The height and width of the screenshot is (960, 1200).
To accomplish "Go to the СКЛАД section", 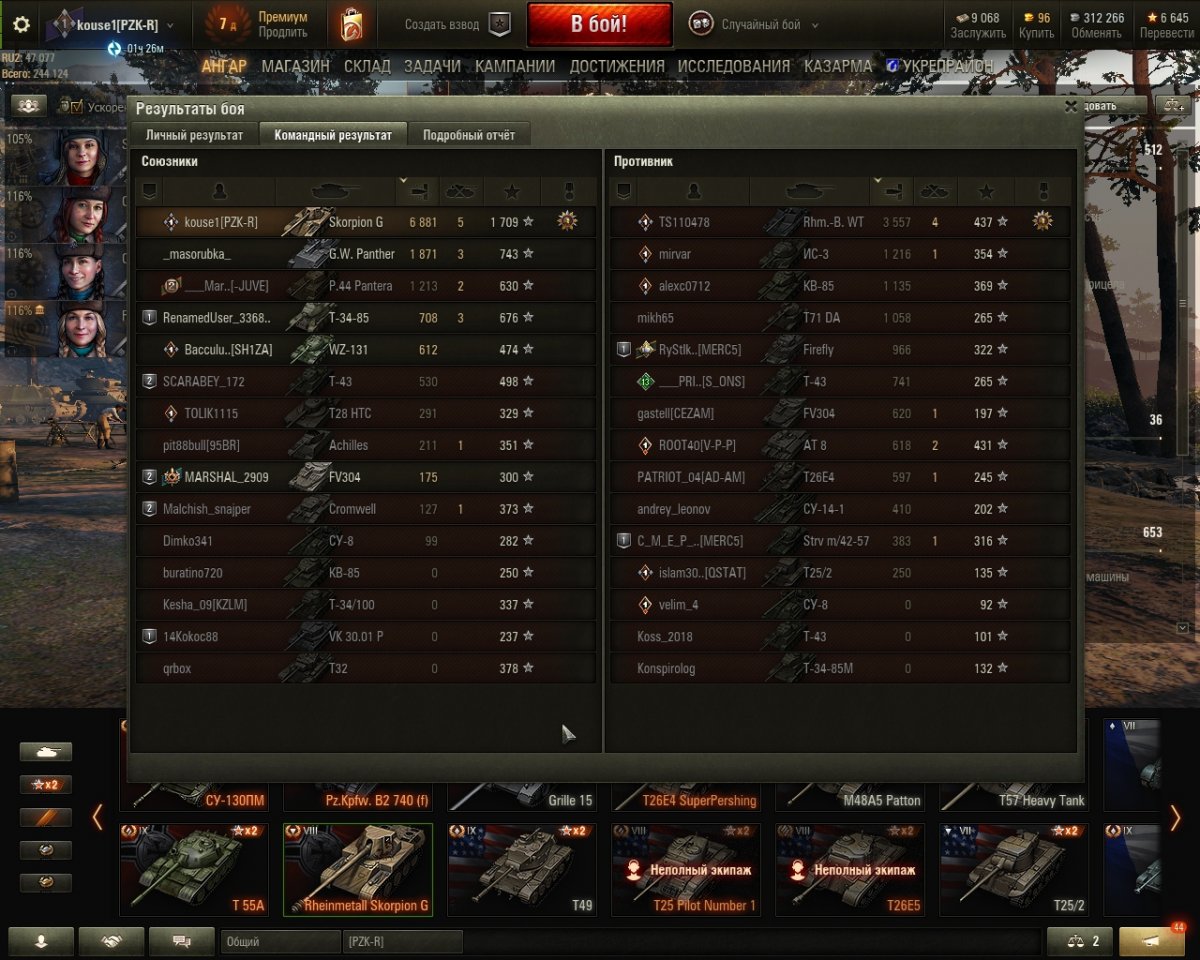I will [367, 66].
